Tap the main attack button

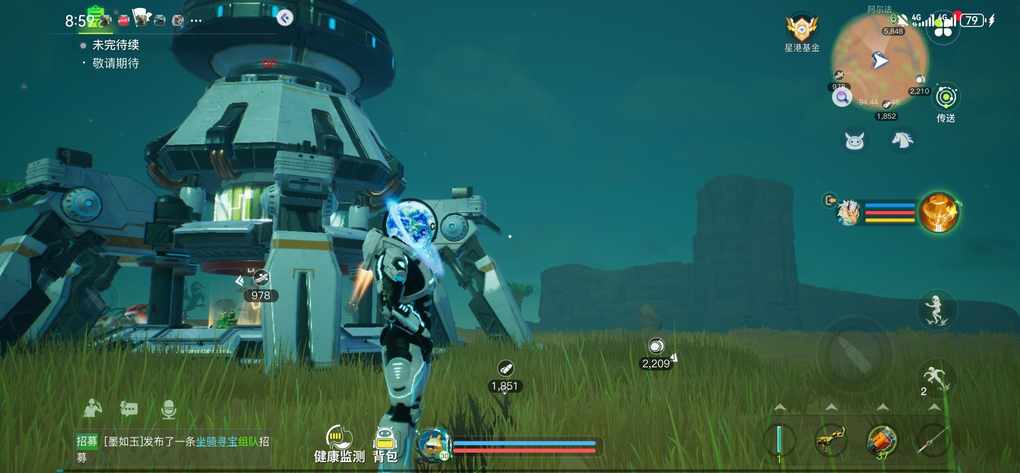[x=853, y=352]
